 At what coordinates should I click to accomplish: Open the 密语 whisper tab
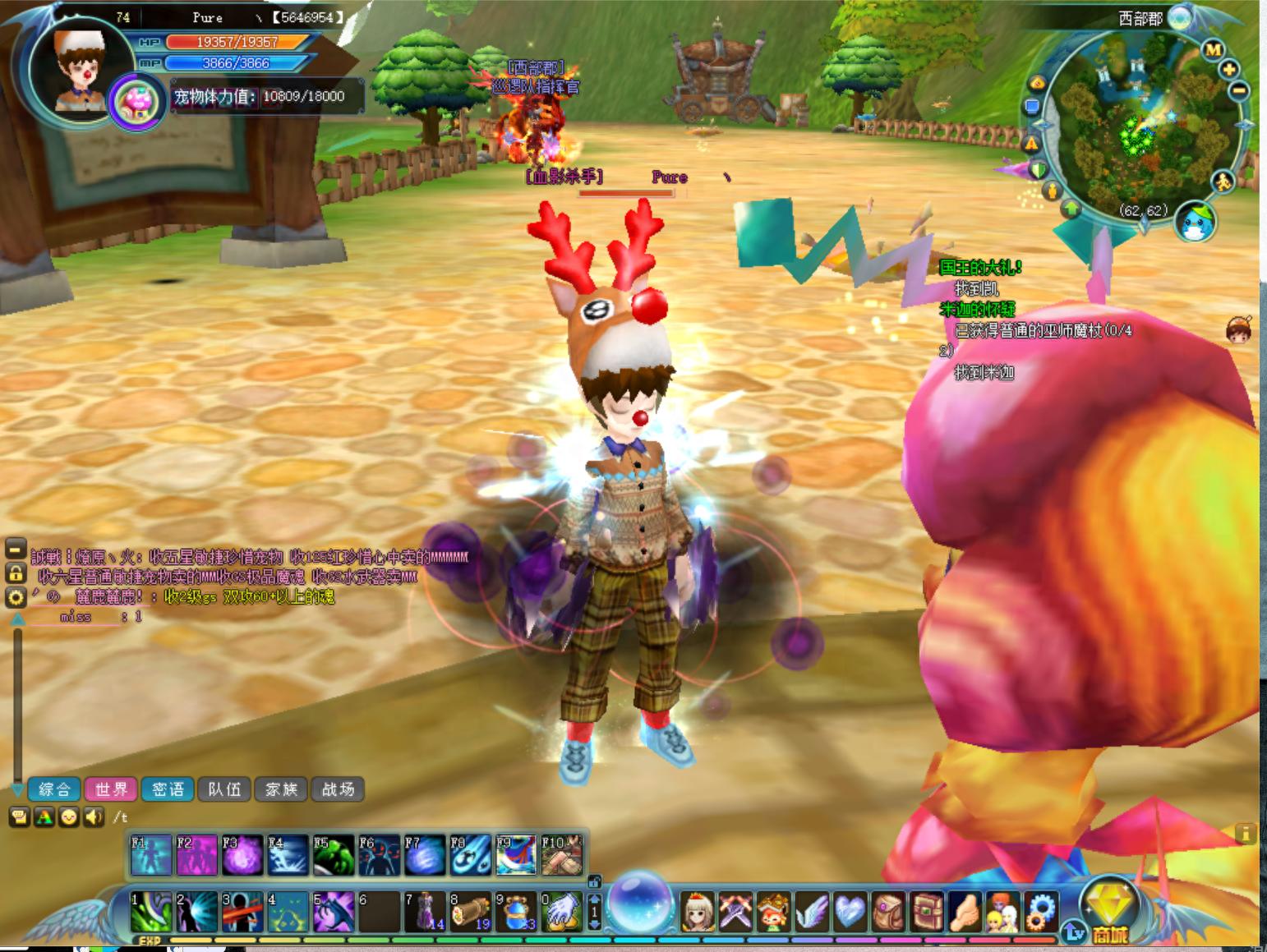point(168,789)
